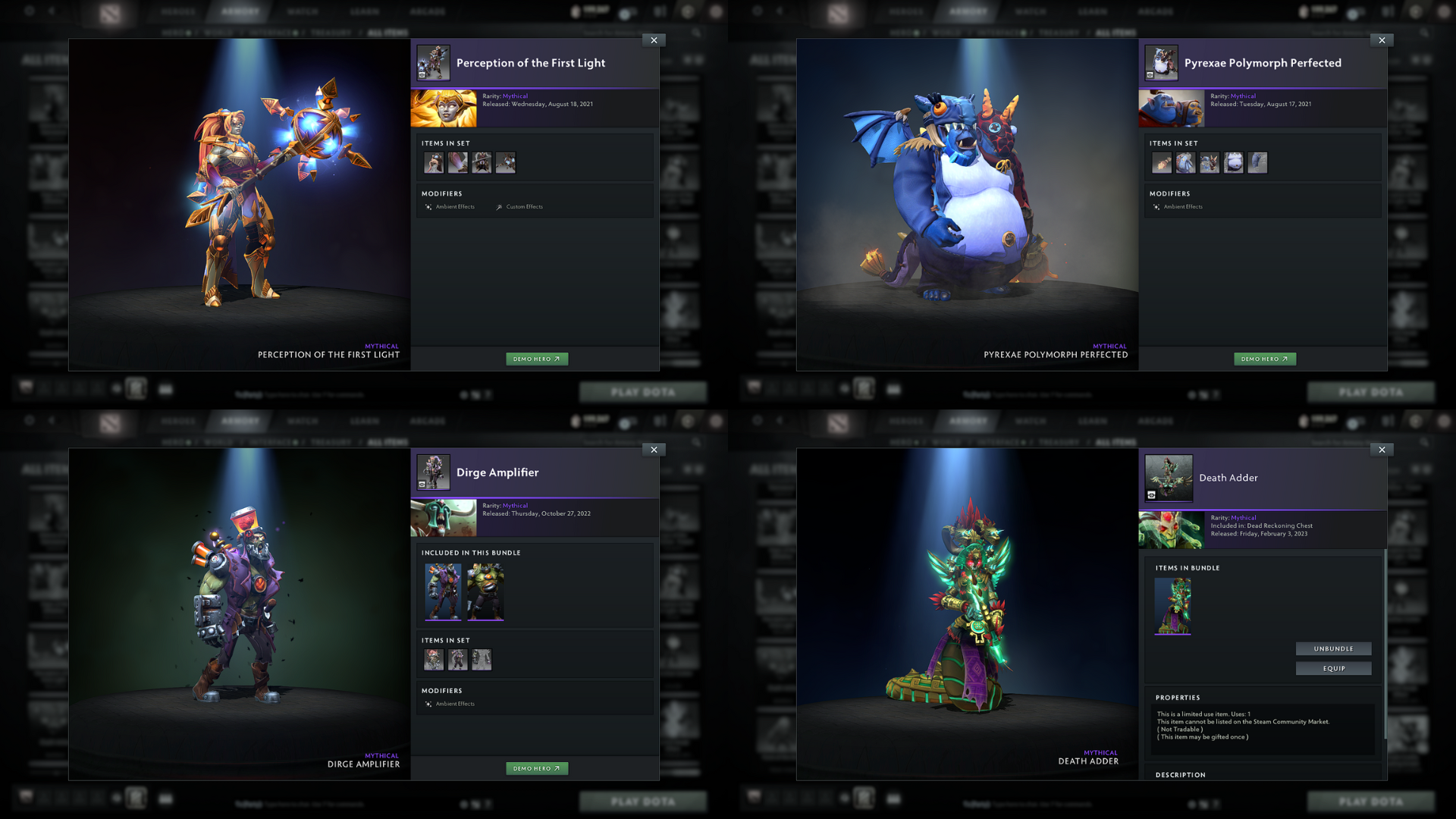Click the Pyrexae Polymorph Perfected header icon
This screenshot has height=819, width=1456.
click(x=1162, y=63)
